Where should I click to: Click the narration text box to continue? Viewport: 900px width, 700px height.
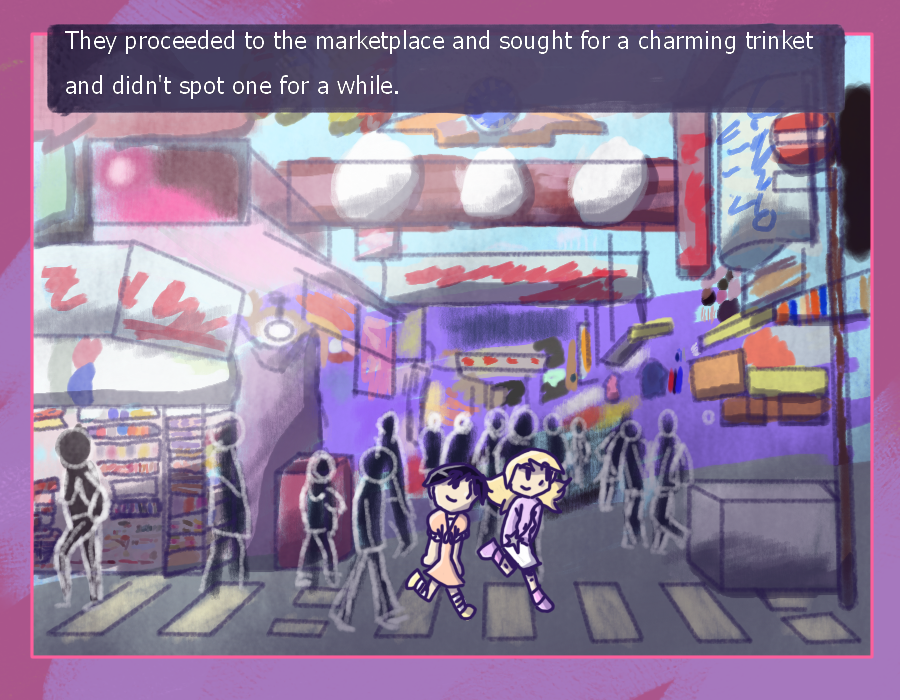coord(446,66)
